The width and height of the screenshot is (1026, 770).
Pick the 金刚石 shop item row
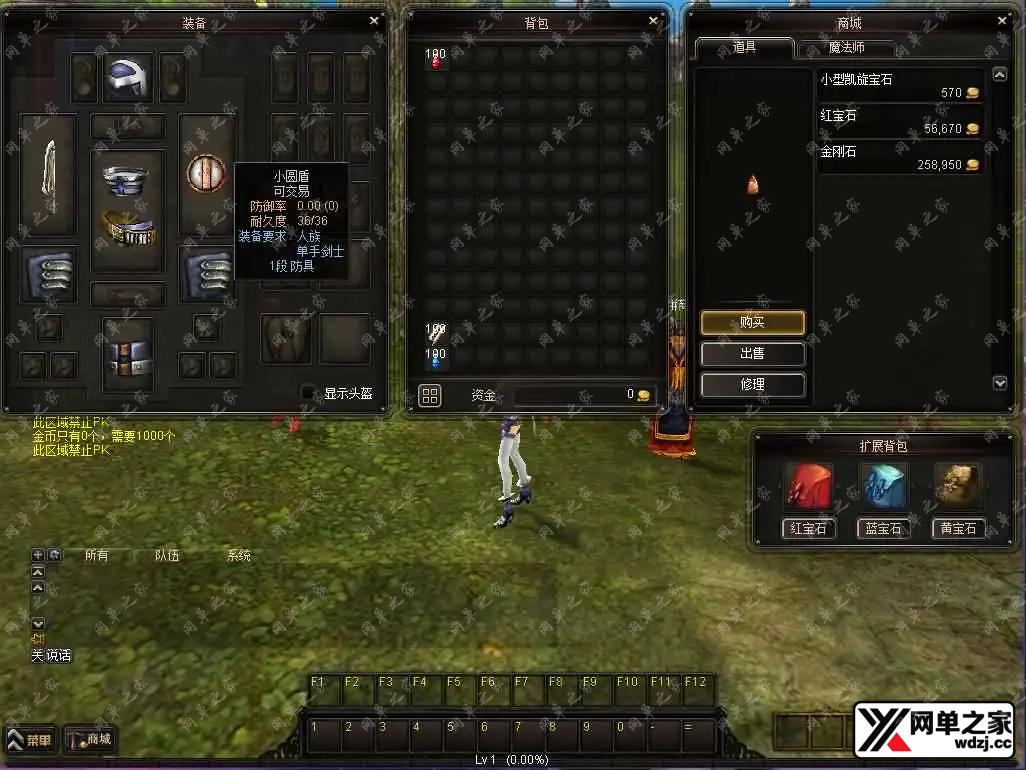[900, 158]
